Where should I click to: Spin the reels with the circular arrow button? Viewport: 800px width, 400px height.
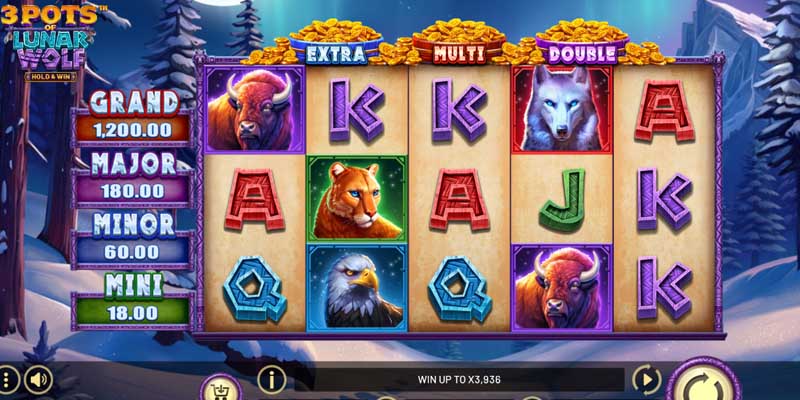tap(704, 384)
